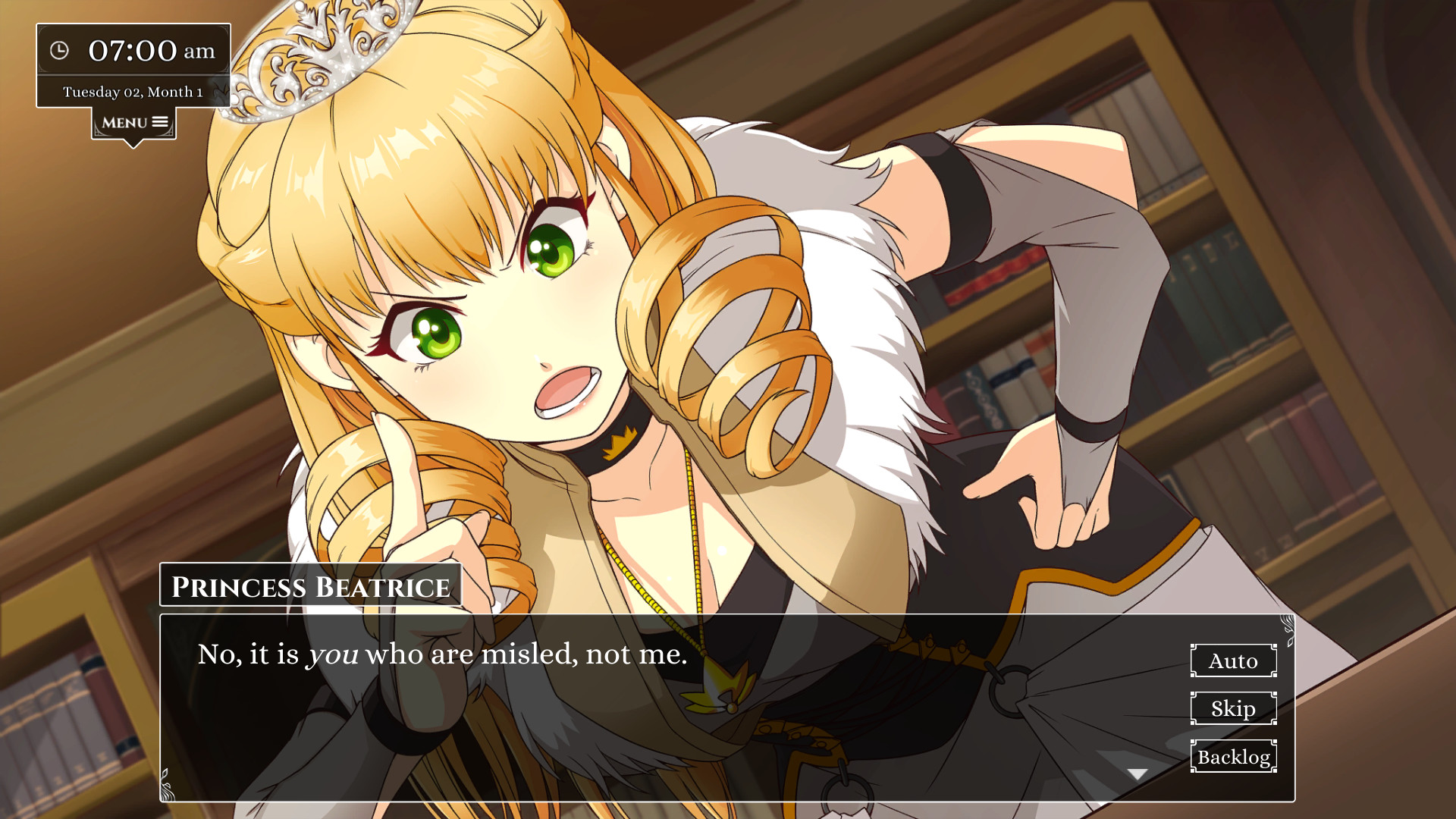Turn on Skip mode
The width and height of the screenshot is (1456, 819).
[x=1233, y=709]
